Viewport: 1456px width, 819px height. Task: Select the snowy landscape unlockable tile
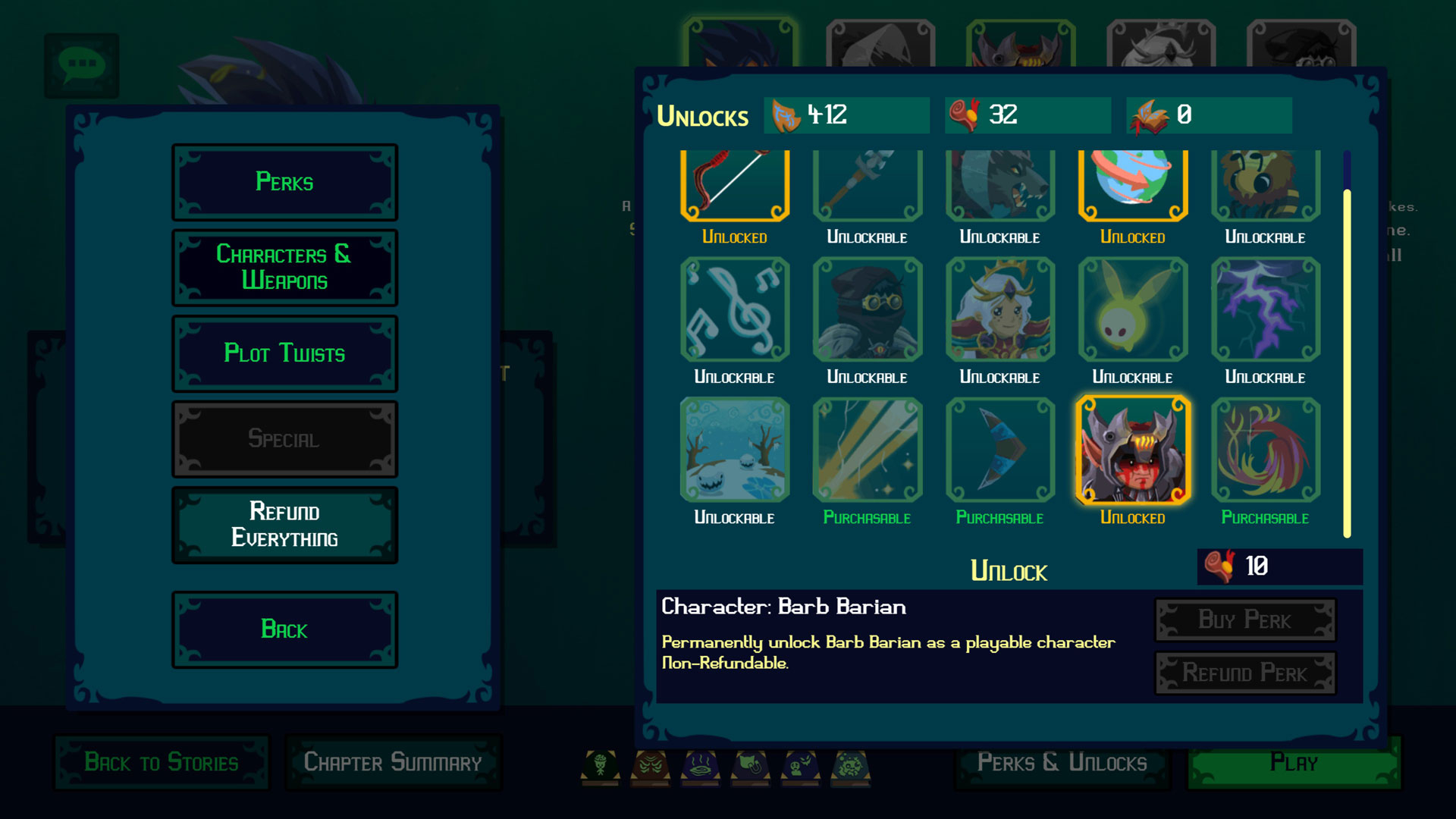pos(734,450)
